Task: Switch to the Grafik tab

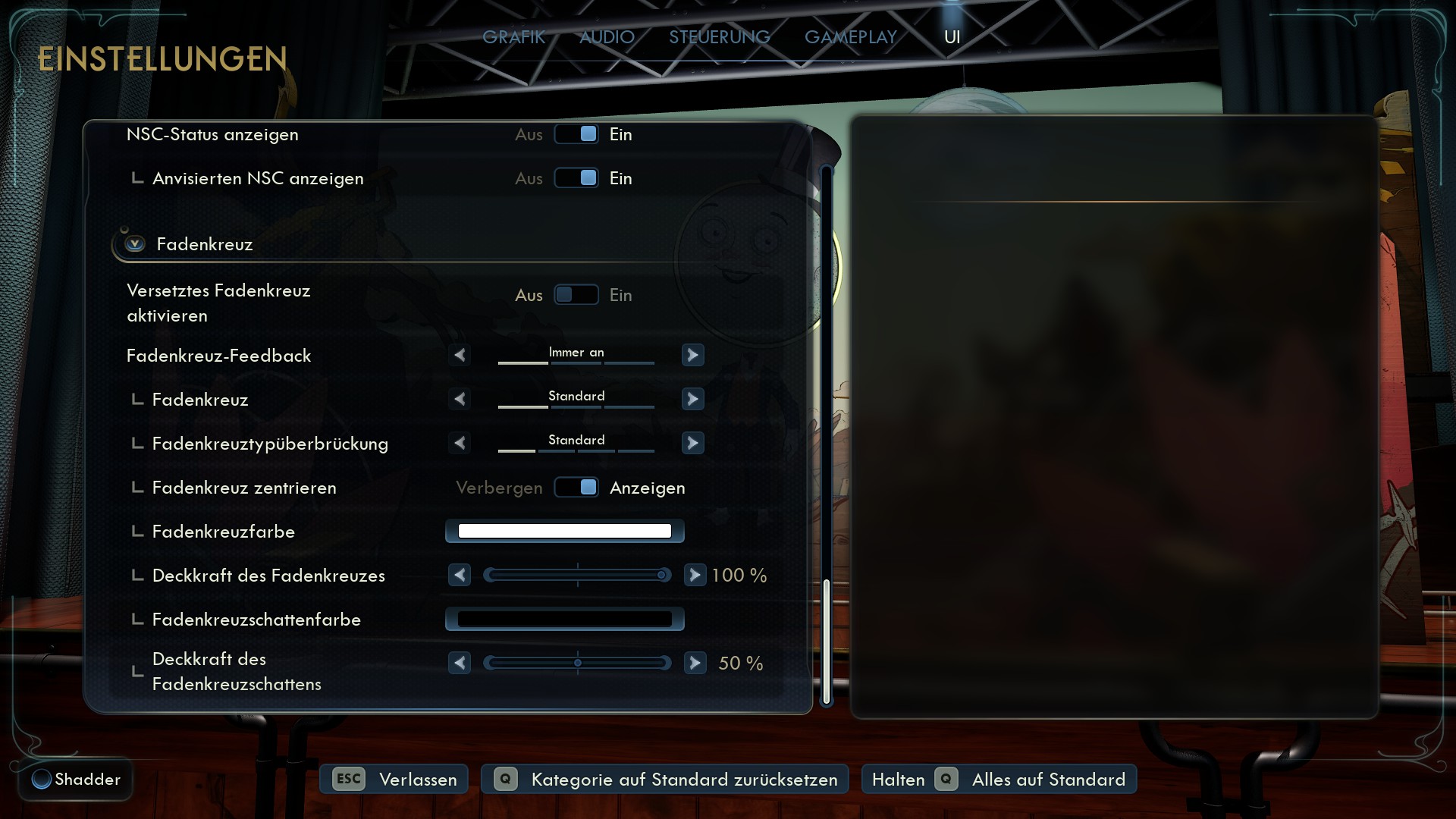Action: click(x=513, y=37)
